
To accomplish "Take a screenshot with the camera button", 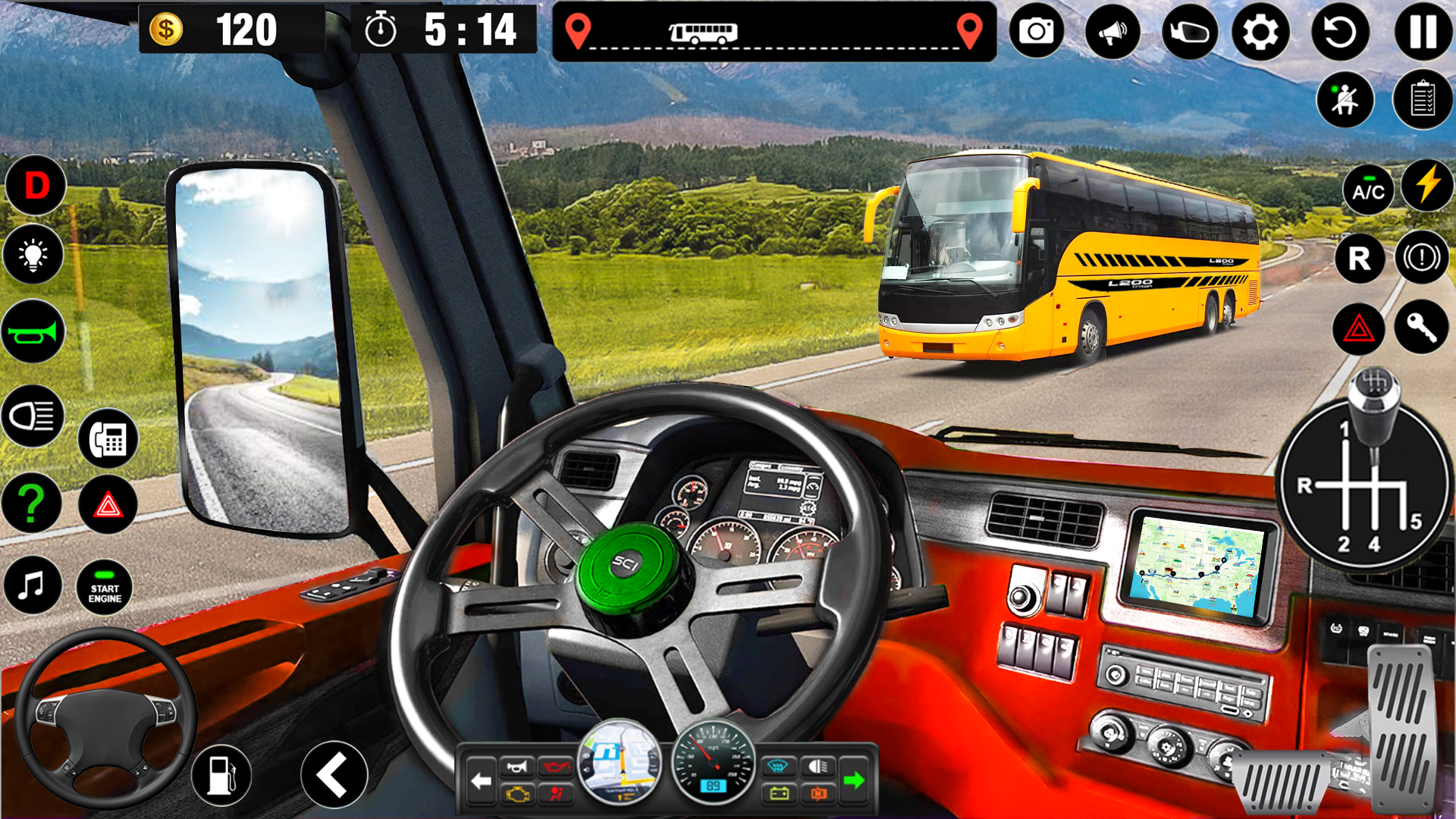I will pyautogui.click(x=1036, y=32).
